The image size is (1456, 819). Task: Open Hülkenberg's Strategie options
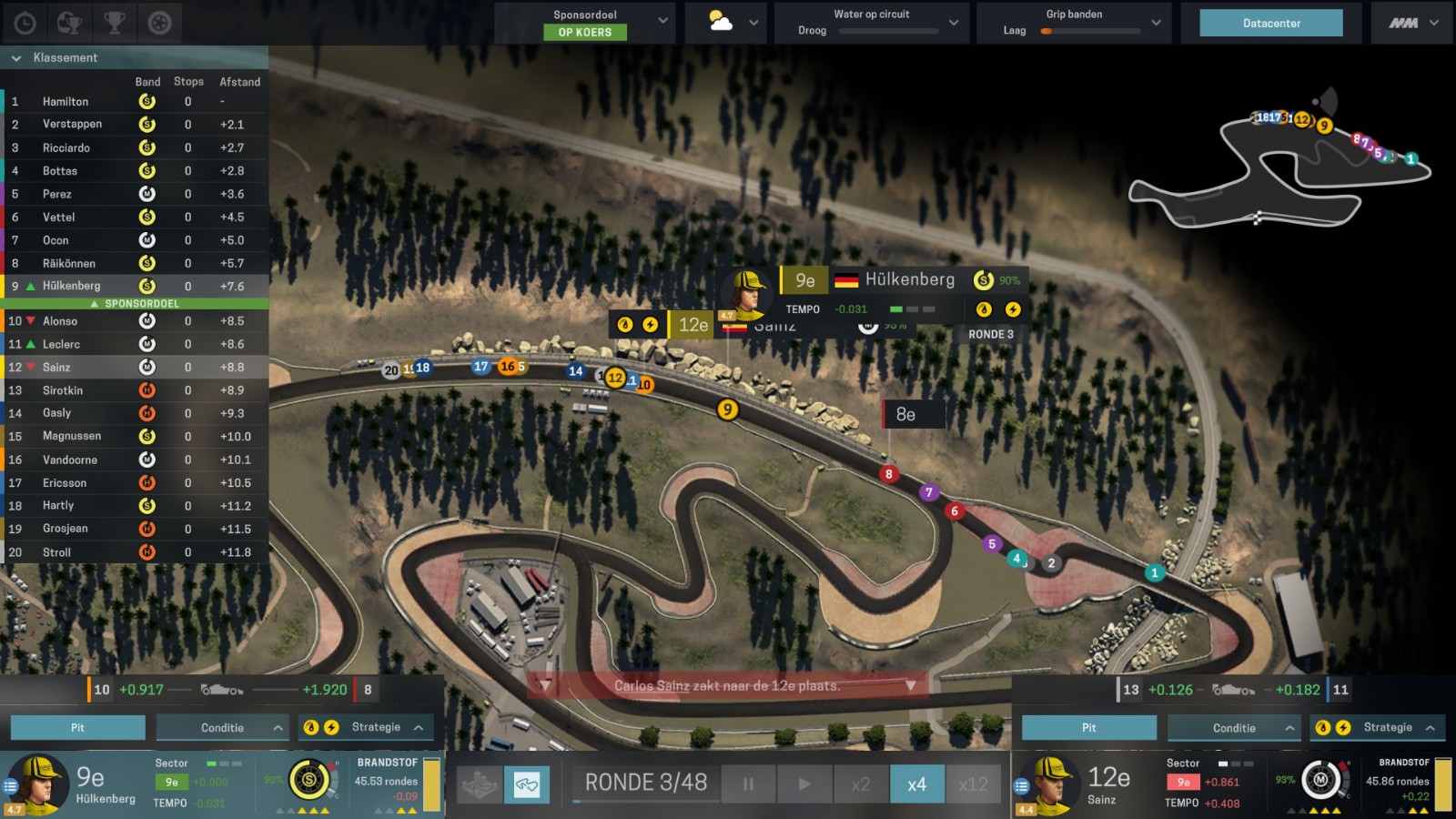[376, 728]
